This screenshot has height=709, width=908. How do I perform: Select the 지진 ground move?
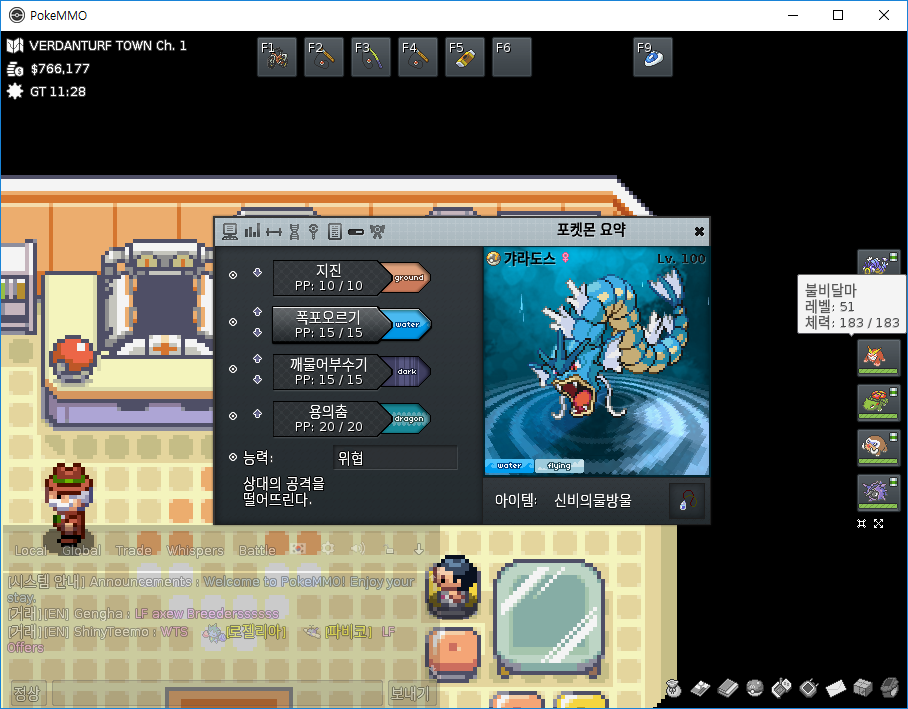[328, 278]
